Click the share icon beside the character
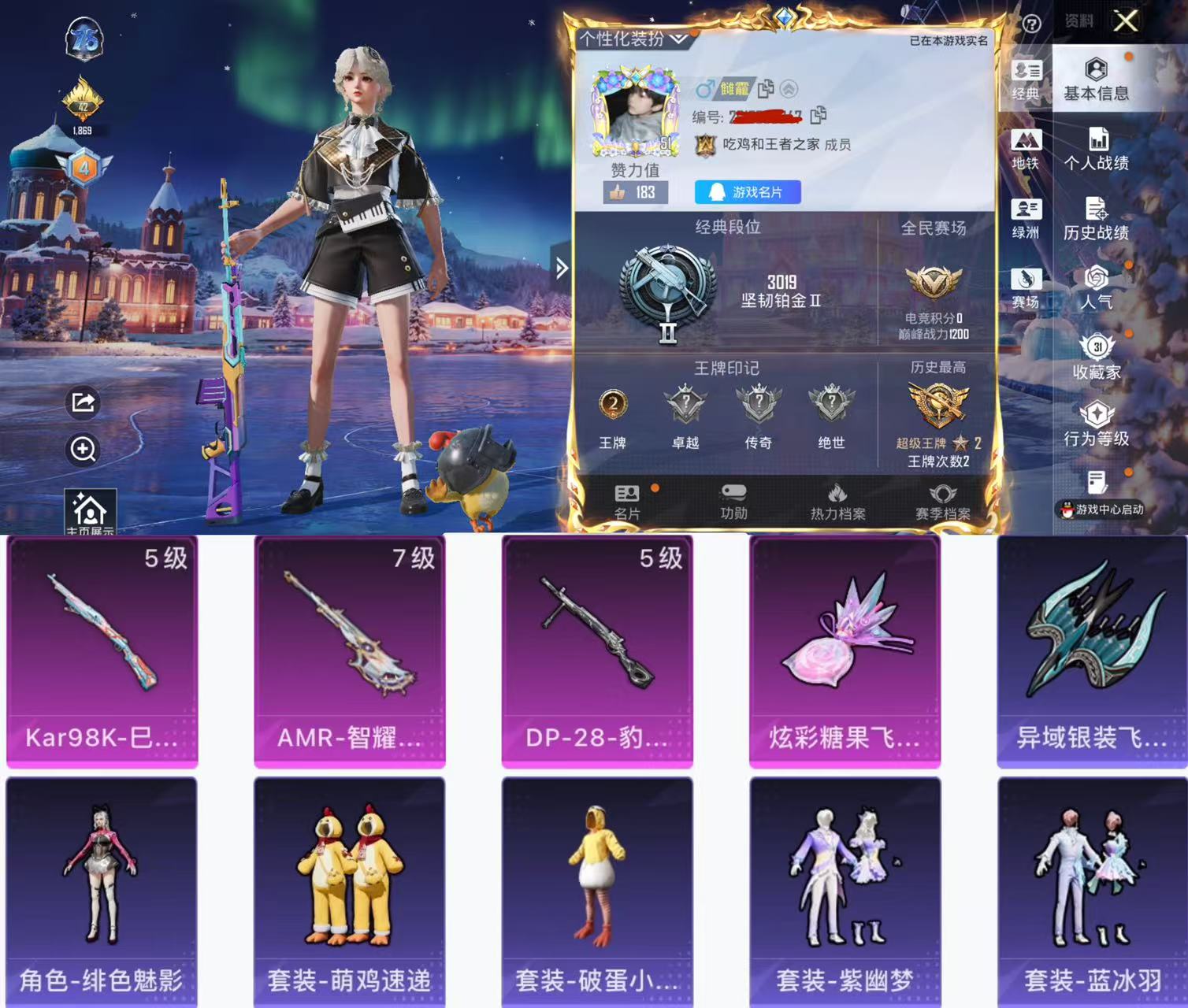Image resolution: width=1188 pixels, height=1008 pixels. pos(84,402)
